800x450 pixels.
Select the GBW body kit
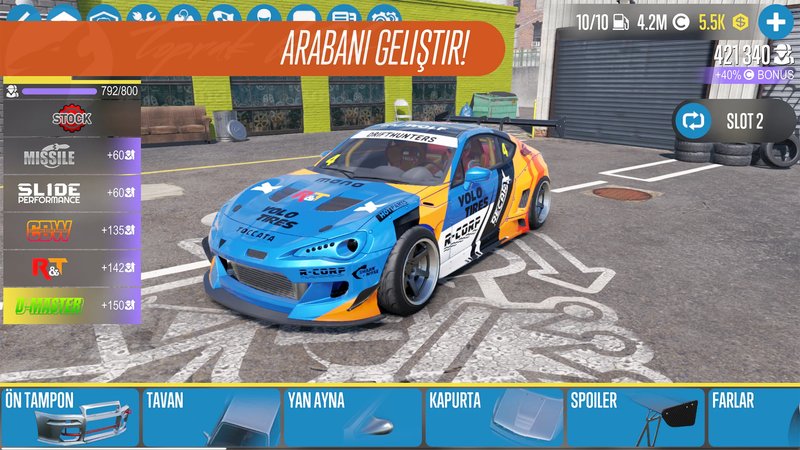coord(71,230)
